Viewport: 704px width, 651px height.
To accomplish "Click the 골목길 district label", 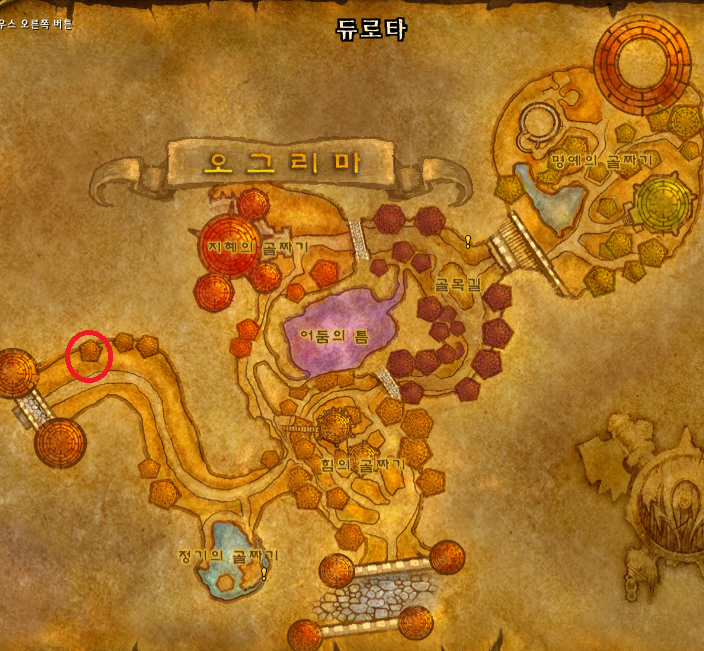I will 458,284.
